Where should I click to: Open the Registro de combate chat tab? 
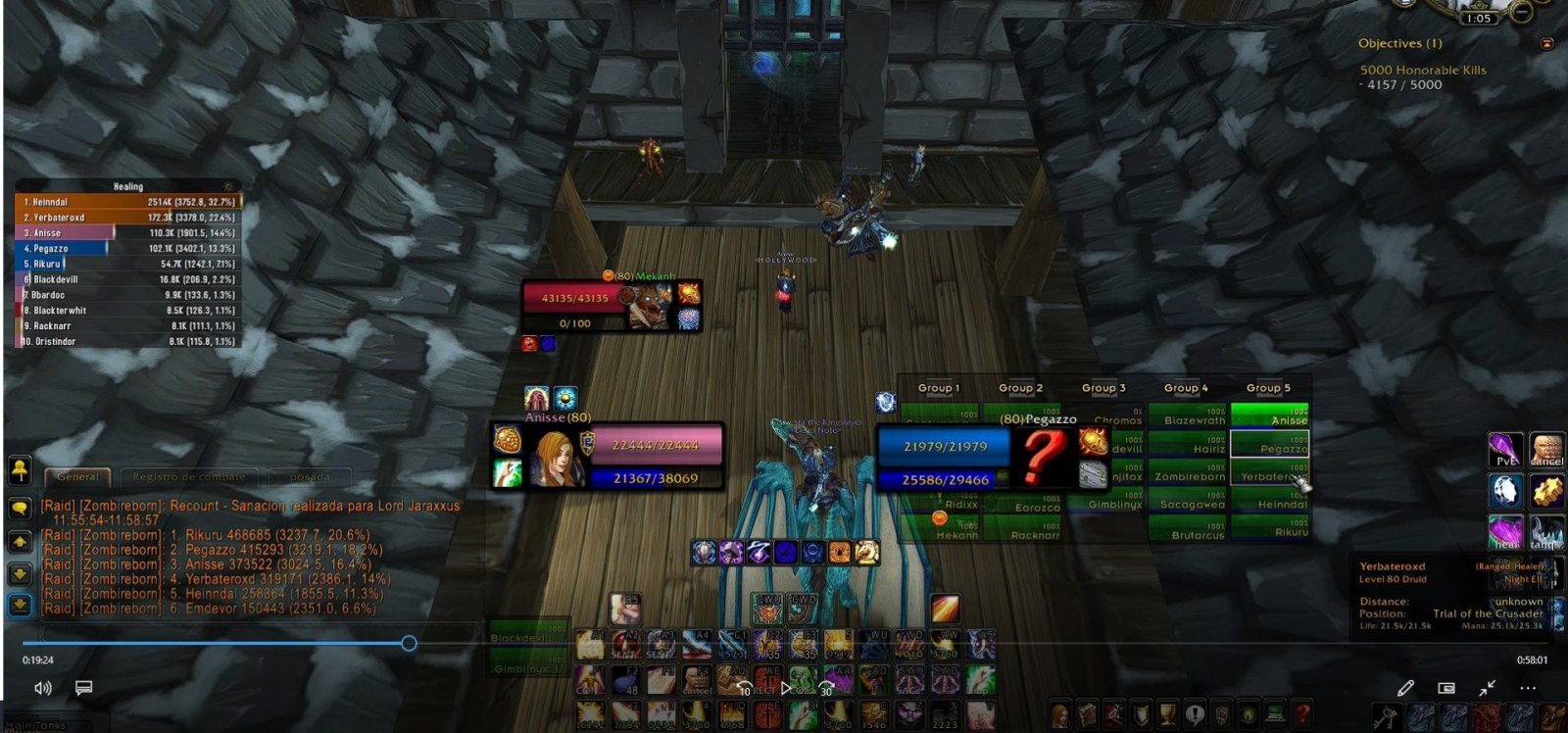click(x=188, y=477)
